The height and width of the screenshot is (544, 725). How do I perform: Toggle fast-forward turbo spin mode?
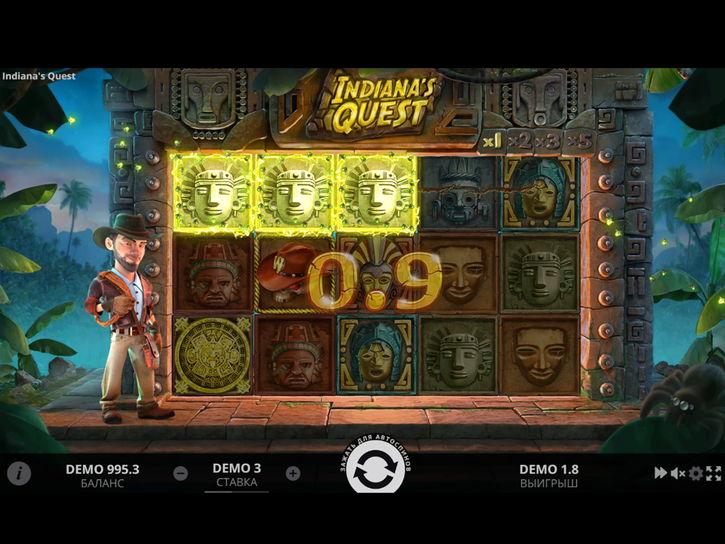[661, 473]
